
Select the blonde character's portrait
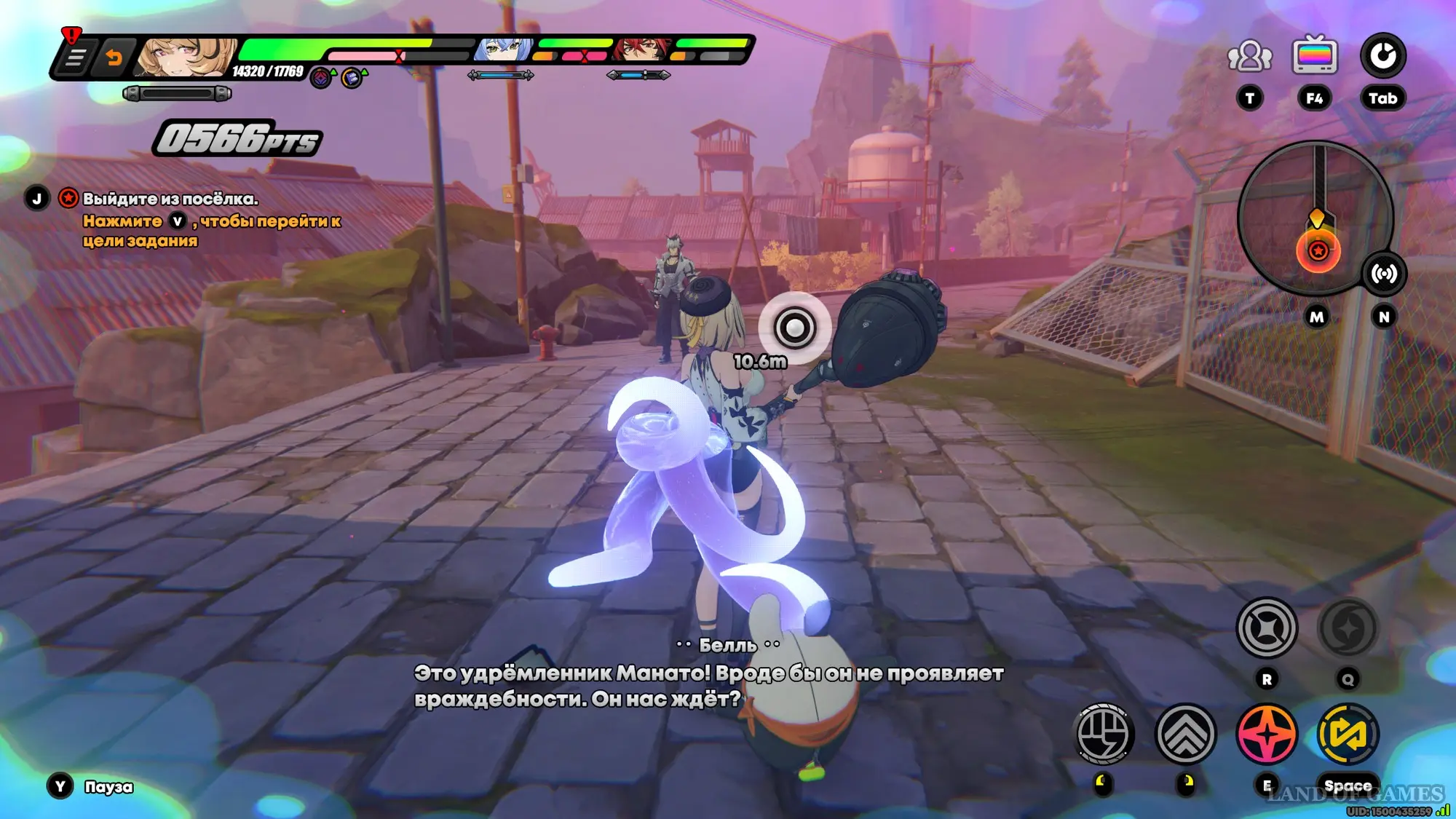coord(185,57)
